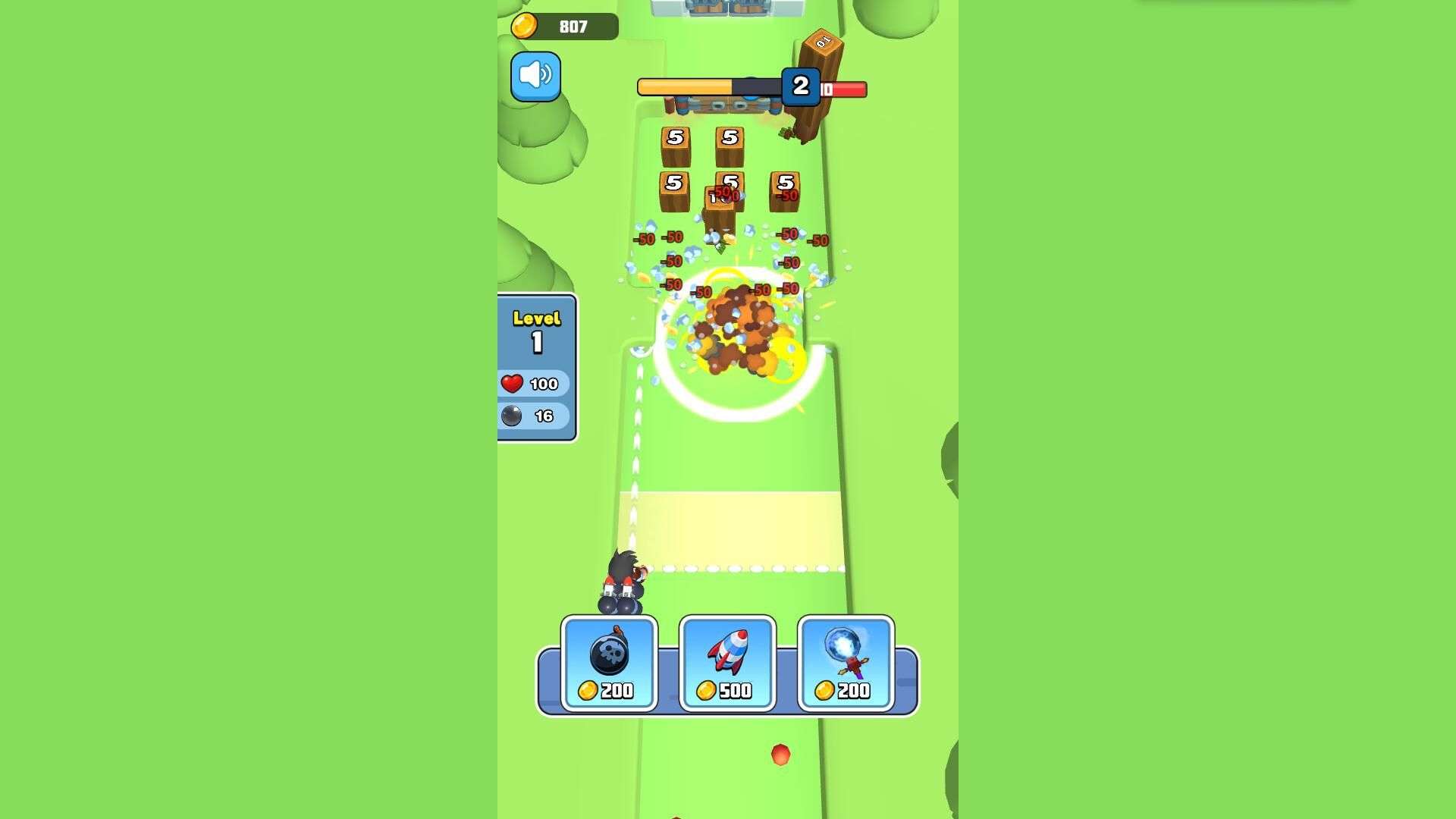Buy the skull bomb for 200 coins

(x=609, y=664)
